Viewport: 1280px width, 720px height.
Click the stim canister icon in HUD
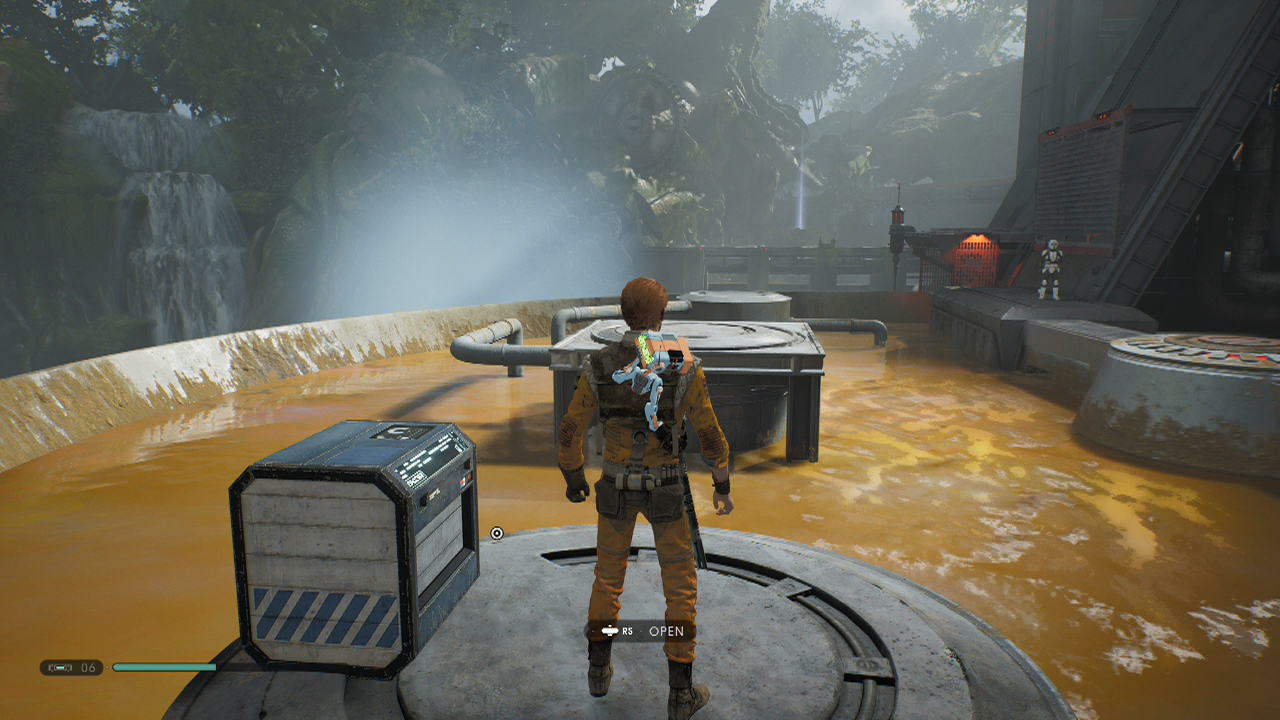(x=60, y=667)
